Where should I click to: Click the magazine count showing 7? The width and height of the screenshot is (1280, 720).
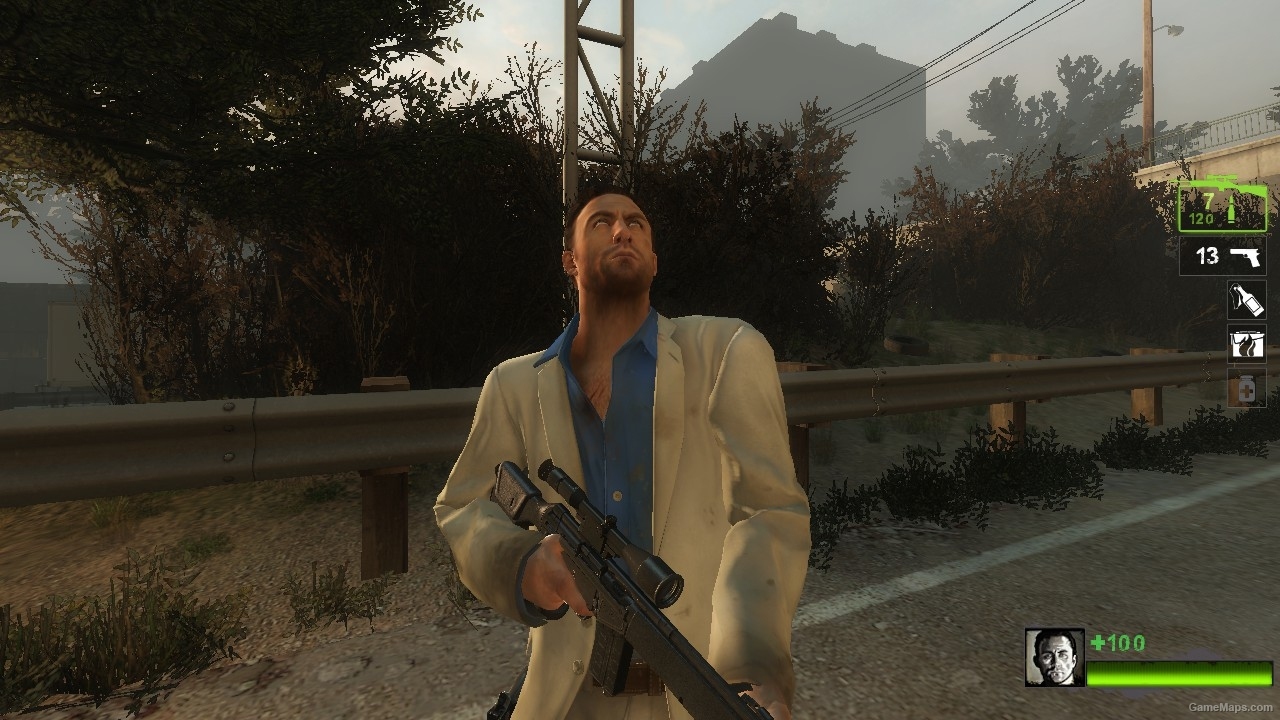tap(1208, 202)
